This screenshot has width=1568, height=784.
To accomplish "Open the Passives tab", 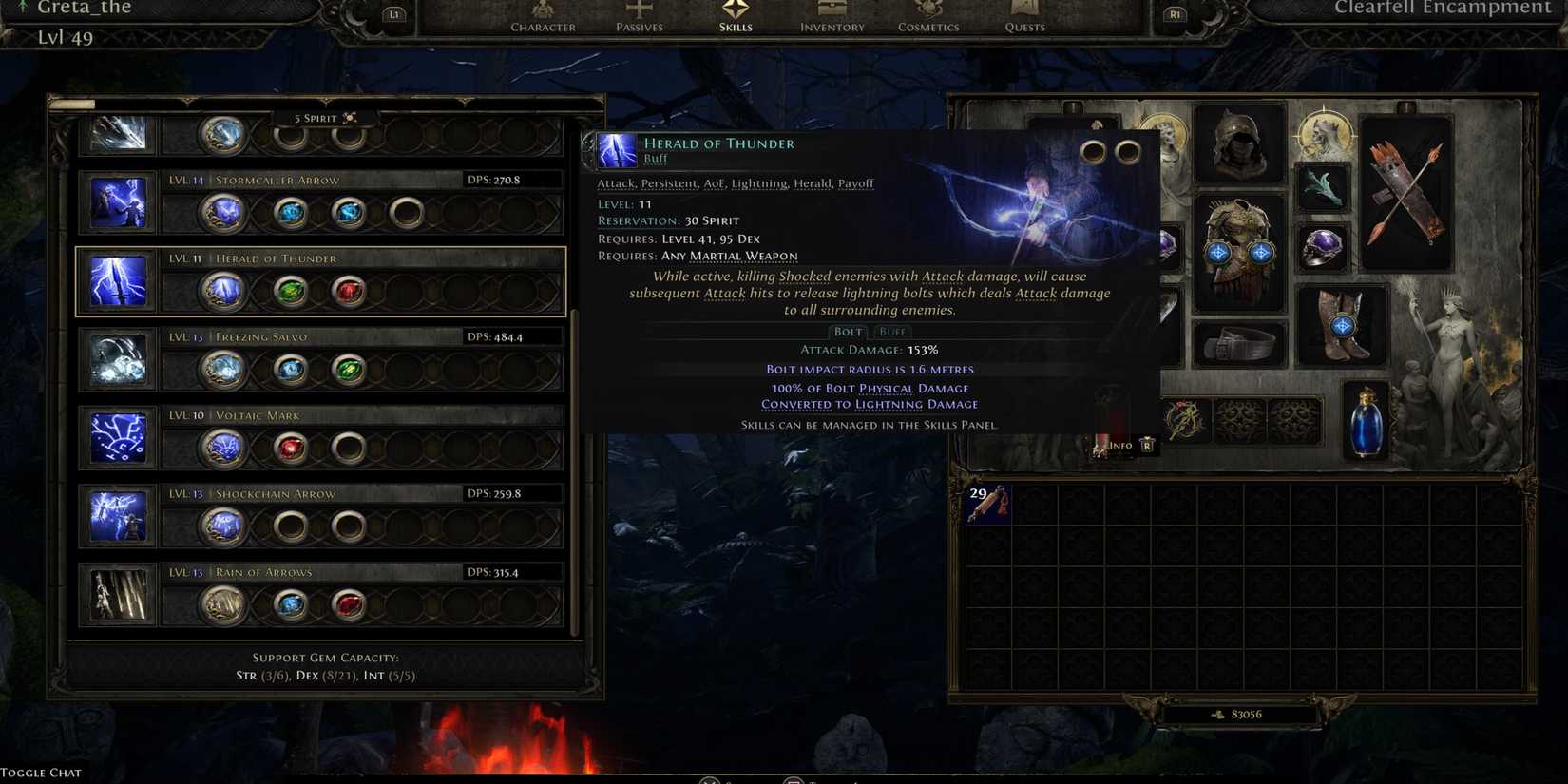I will [639, 16].
